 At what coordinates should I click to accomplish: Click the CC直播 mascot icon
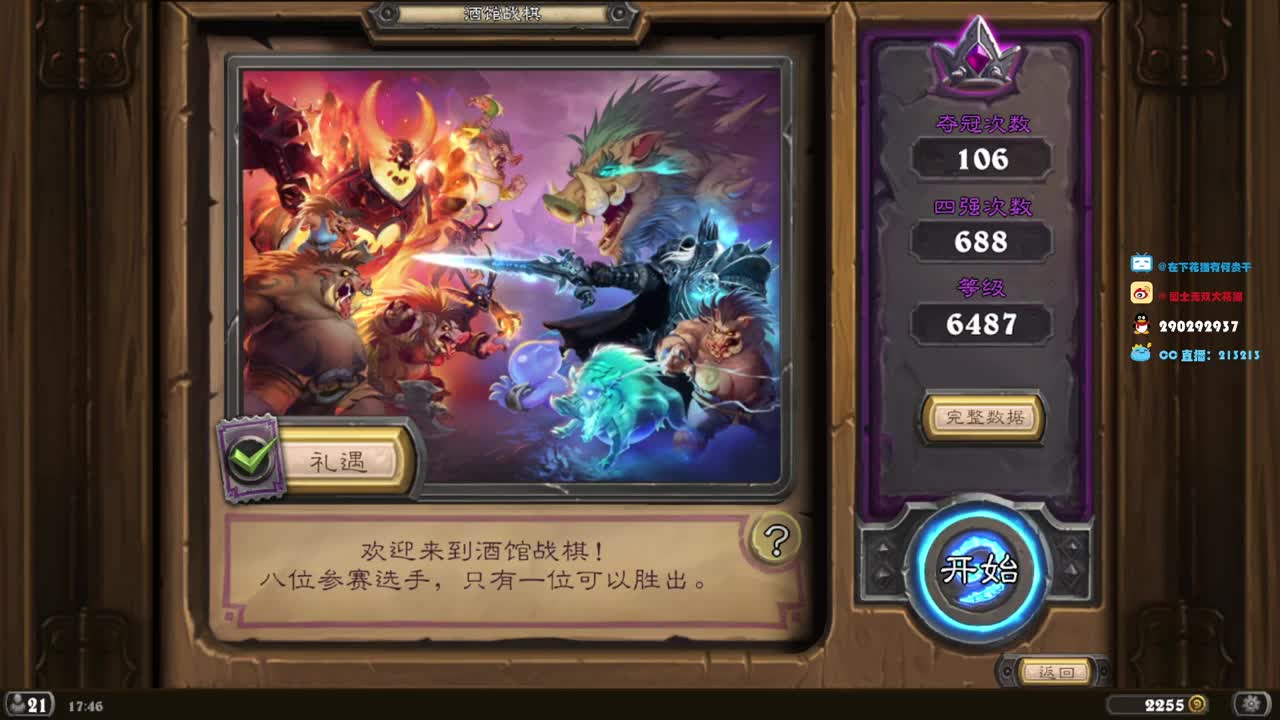click(x=1137, y=356)
